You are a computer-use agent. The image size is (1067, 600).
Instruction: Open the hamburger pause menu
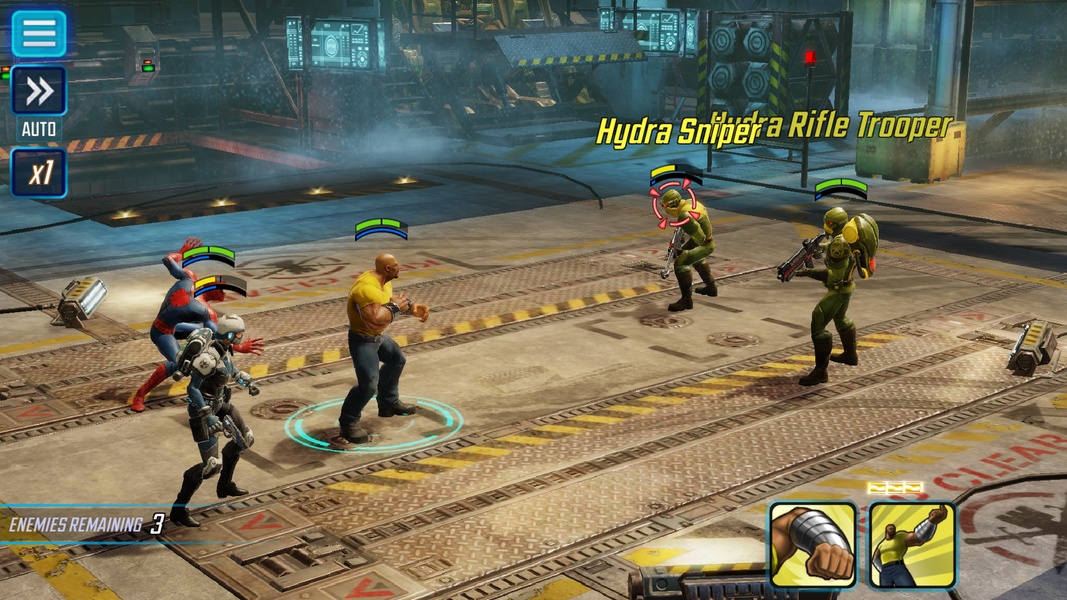39,33
